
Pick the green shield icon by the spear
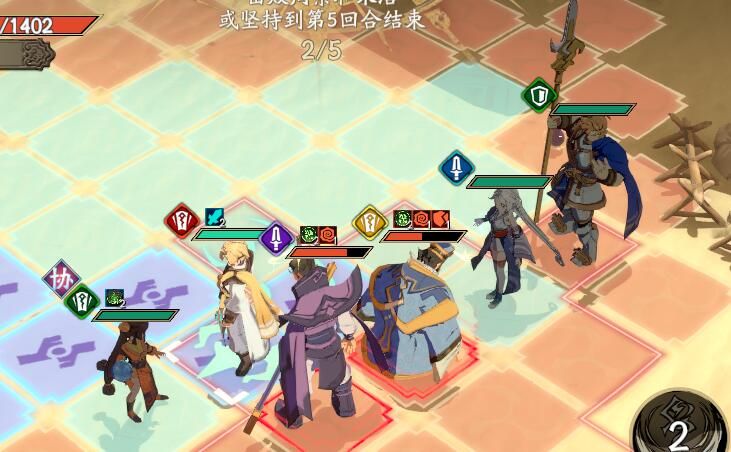540,95
